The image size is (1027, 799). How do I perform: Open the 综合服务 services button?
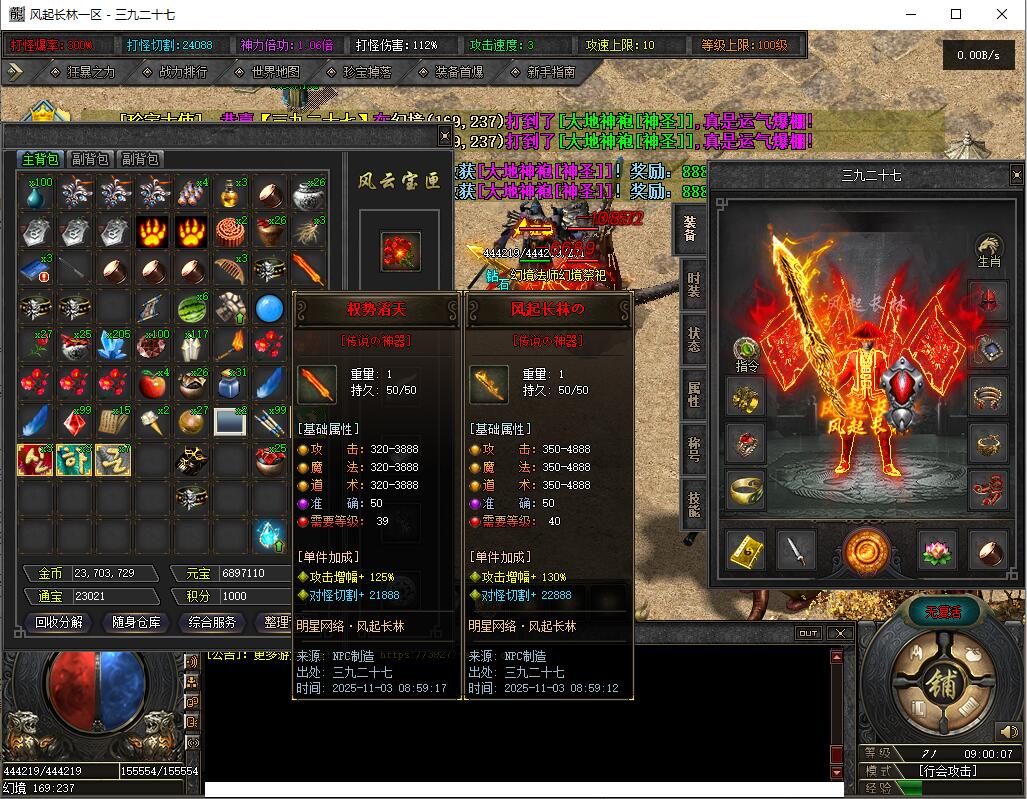[213, 622]
